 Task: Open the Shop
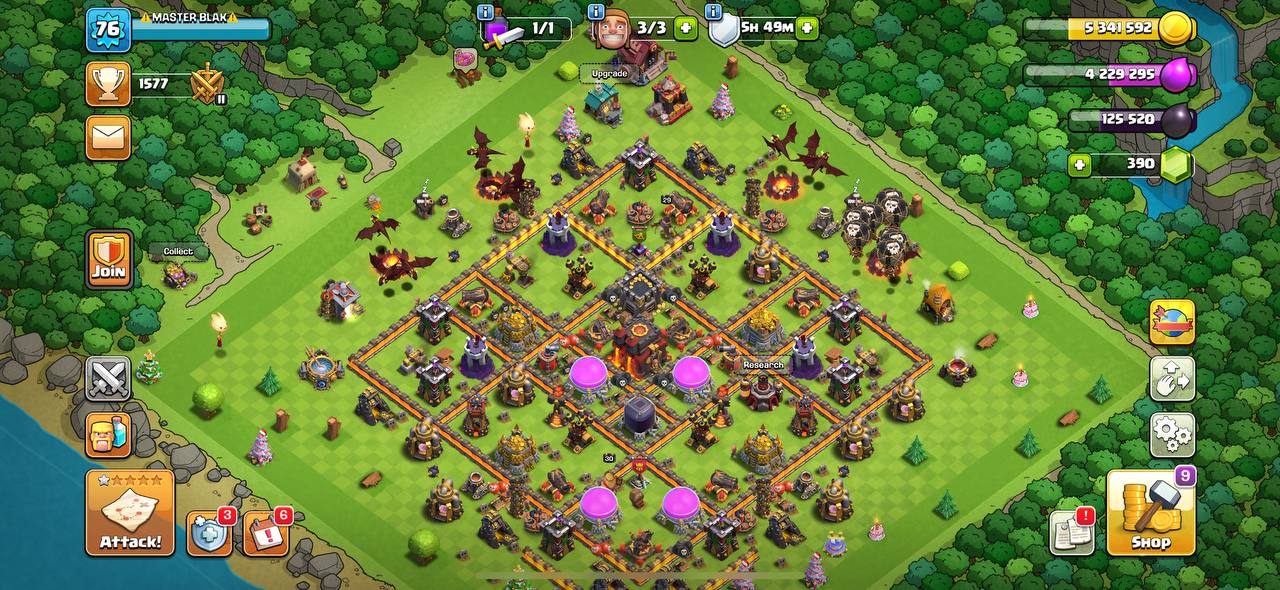tap(1150, 513)
